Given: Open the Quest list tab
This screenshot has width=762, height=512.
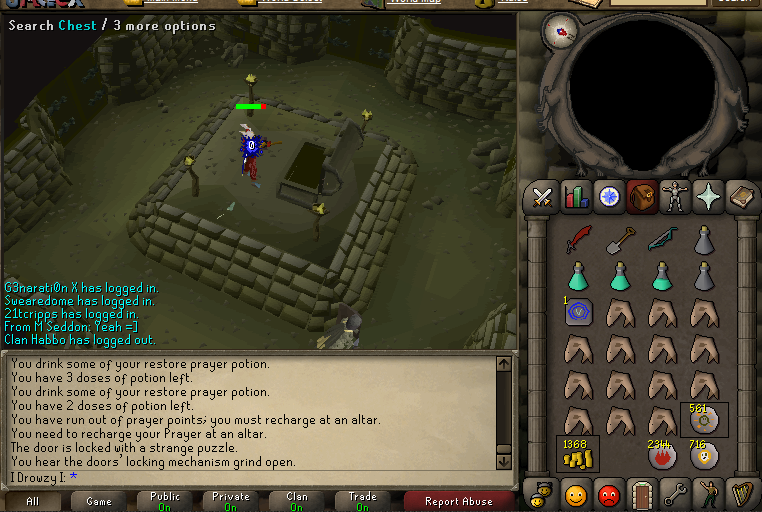Looking at the screenshot, I should (x=609, y=197).
